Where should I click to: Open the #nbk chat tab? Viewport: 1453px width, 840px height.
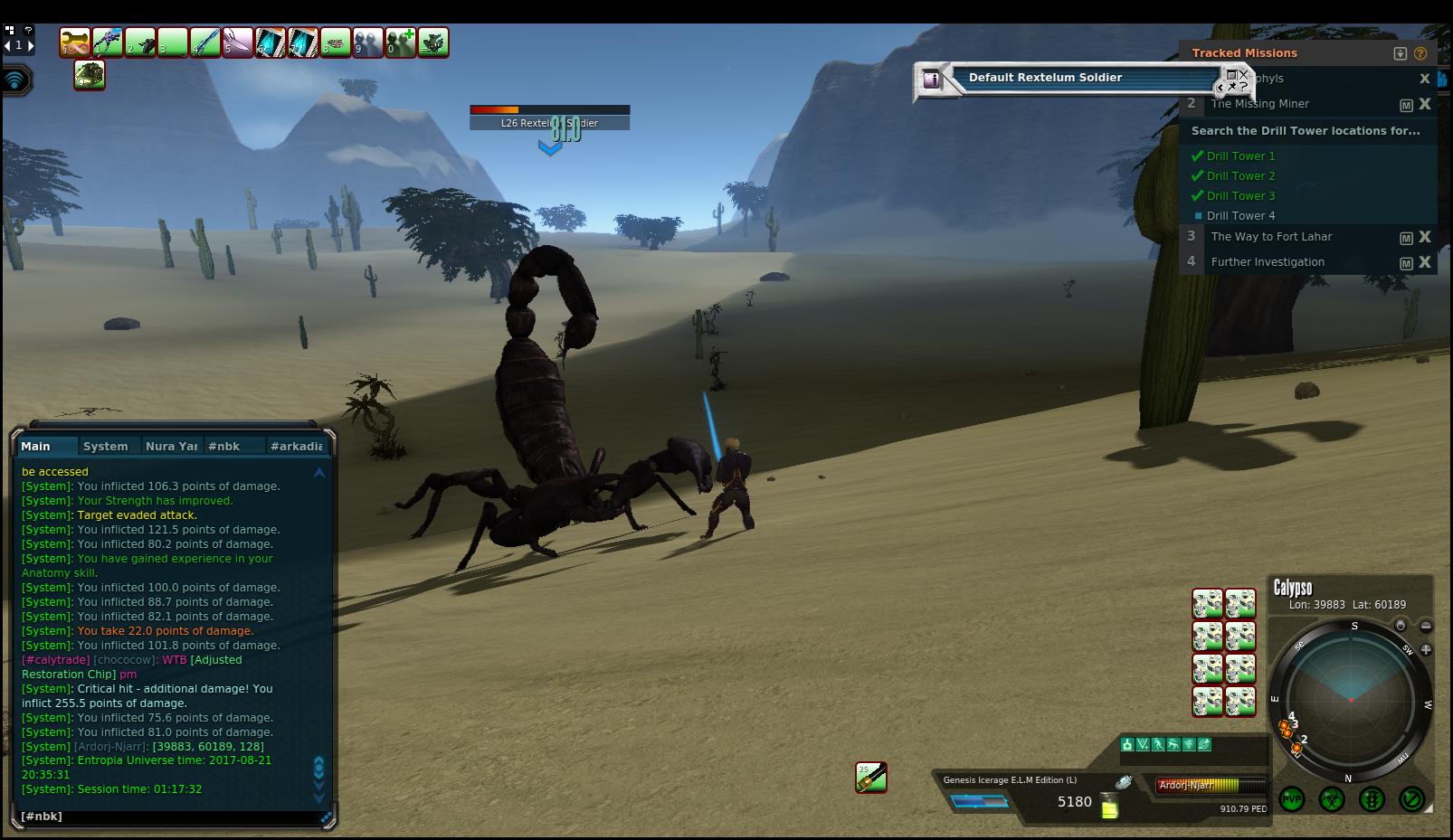click(223, 446)
